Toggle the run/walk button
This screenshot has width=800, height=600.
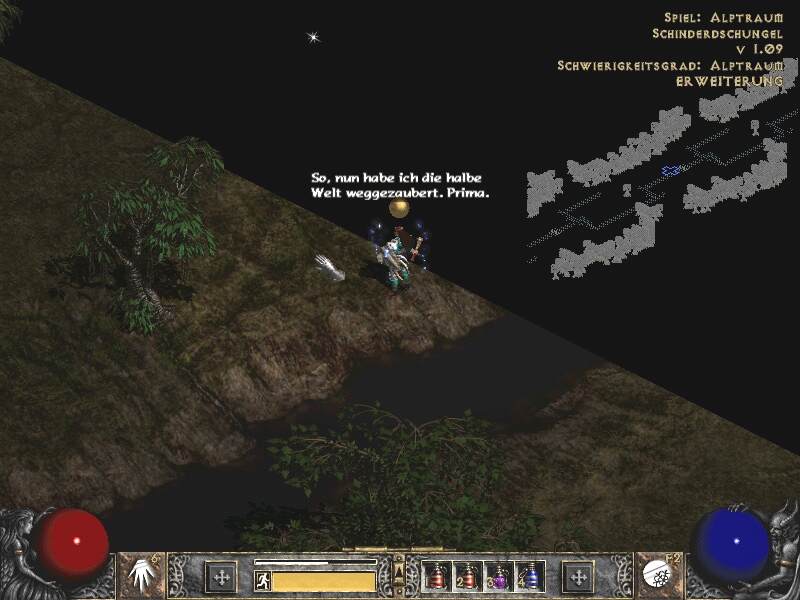click(263, 580)
